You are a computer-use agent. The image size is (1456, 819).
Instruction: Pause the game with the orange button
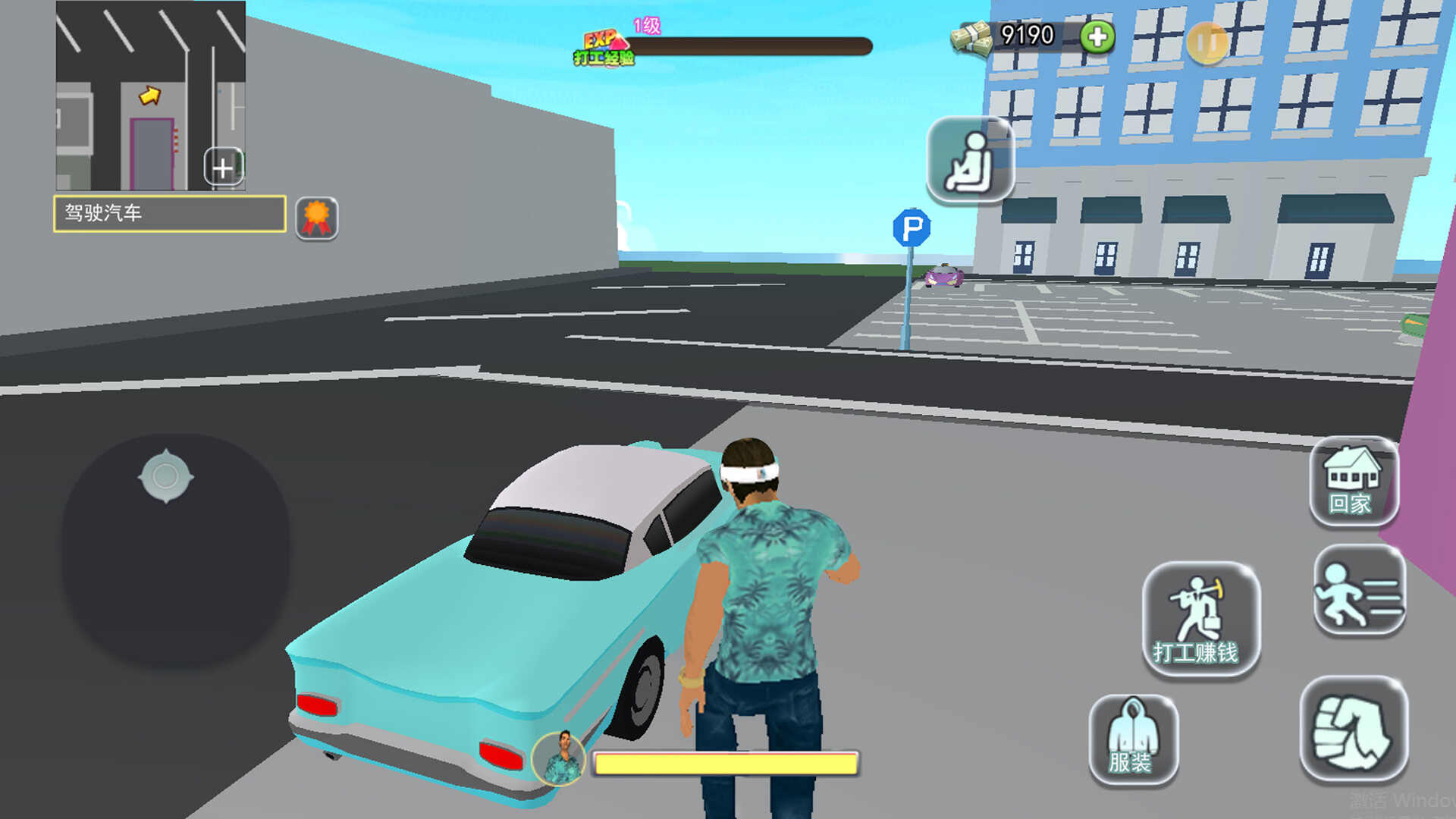point(1207,42)
